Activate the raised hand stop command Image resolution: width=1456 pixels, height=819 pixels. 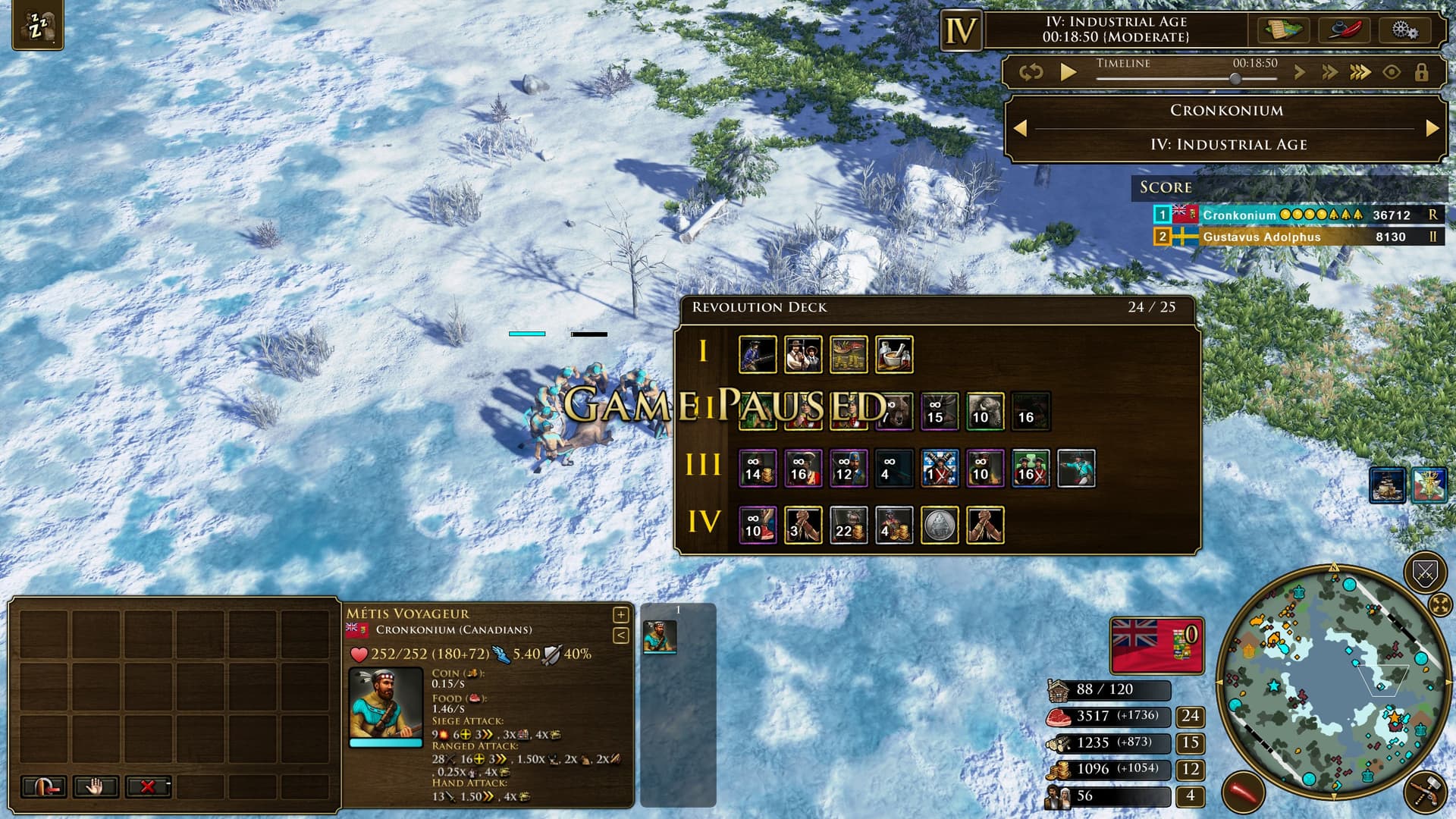click(x=95, y=786)
